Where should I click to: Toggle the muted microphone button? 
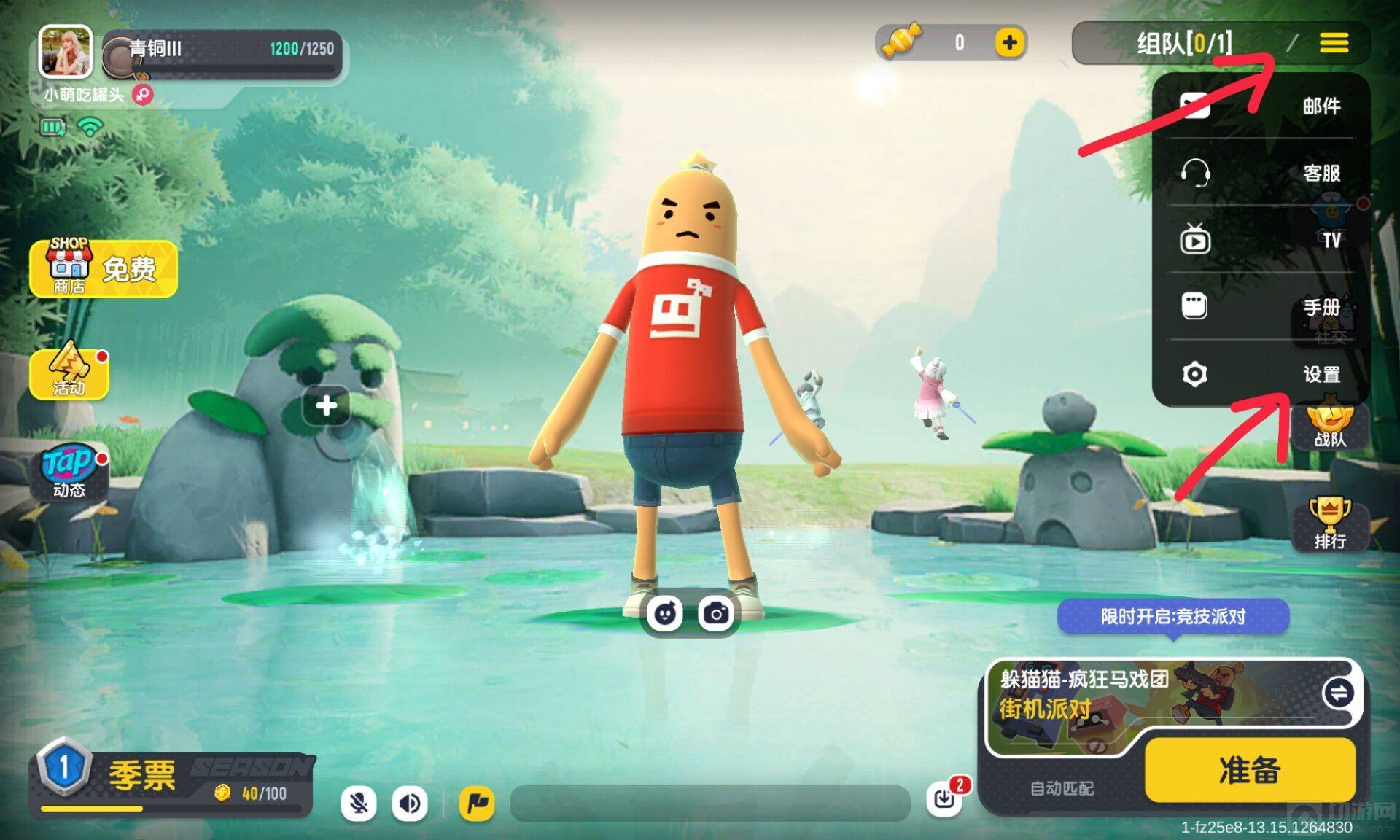click(359, 804)
